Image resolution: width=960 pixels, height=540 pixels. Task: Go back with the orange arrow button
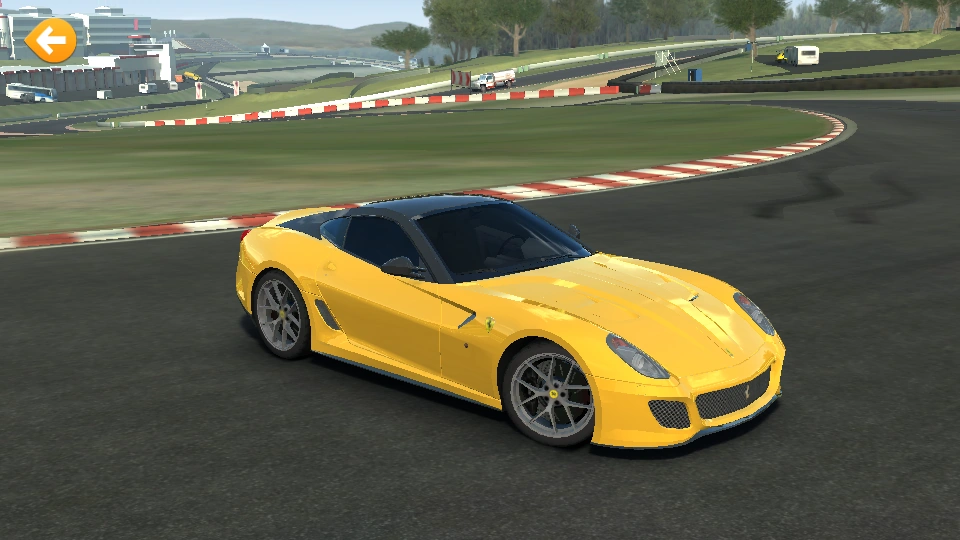50,40
